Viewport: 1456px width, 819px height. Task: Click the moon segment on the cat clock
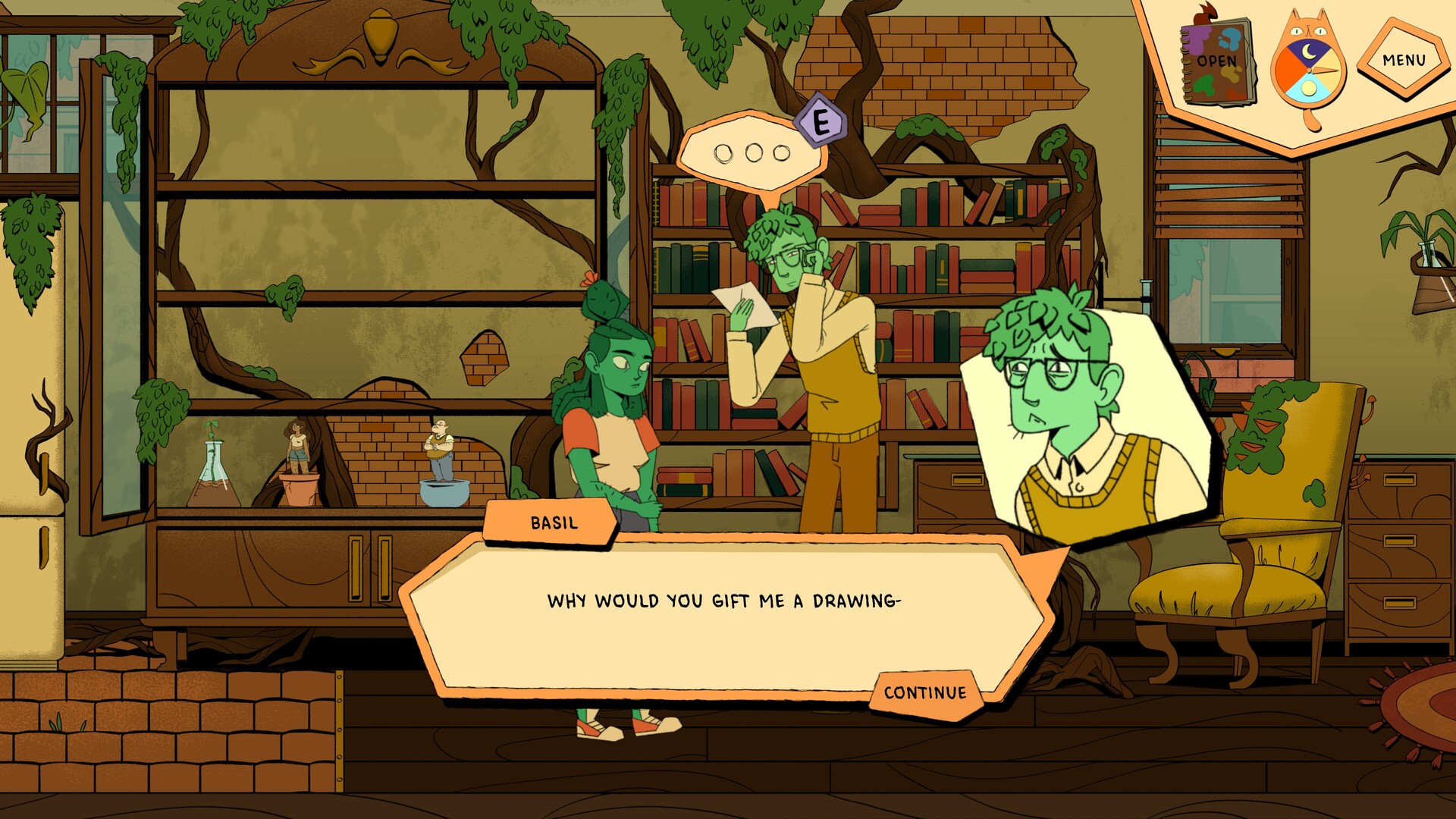1307,52
